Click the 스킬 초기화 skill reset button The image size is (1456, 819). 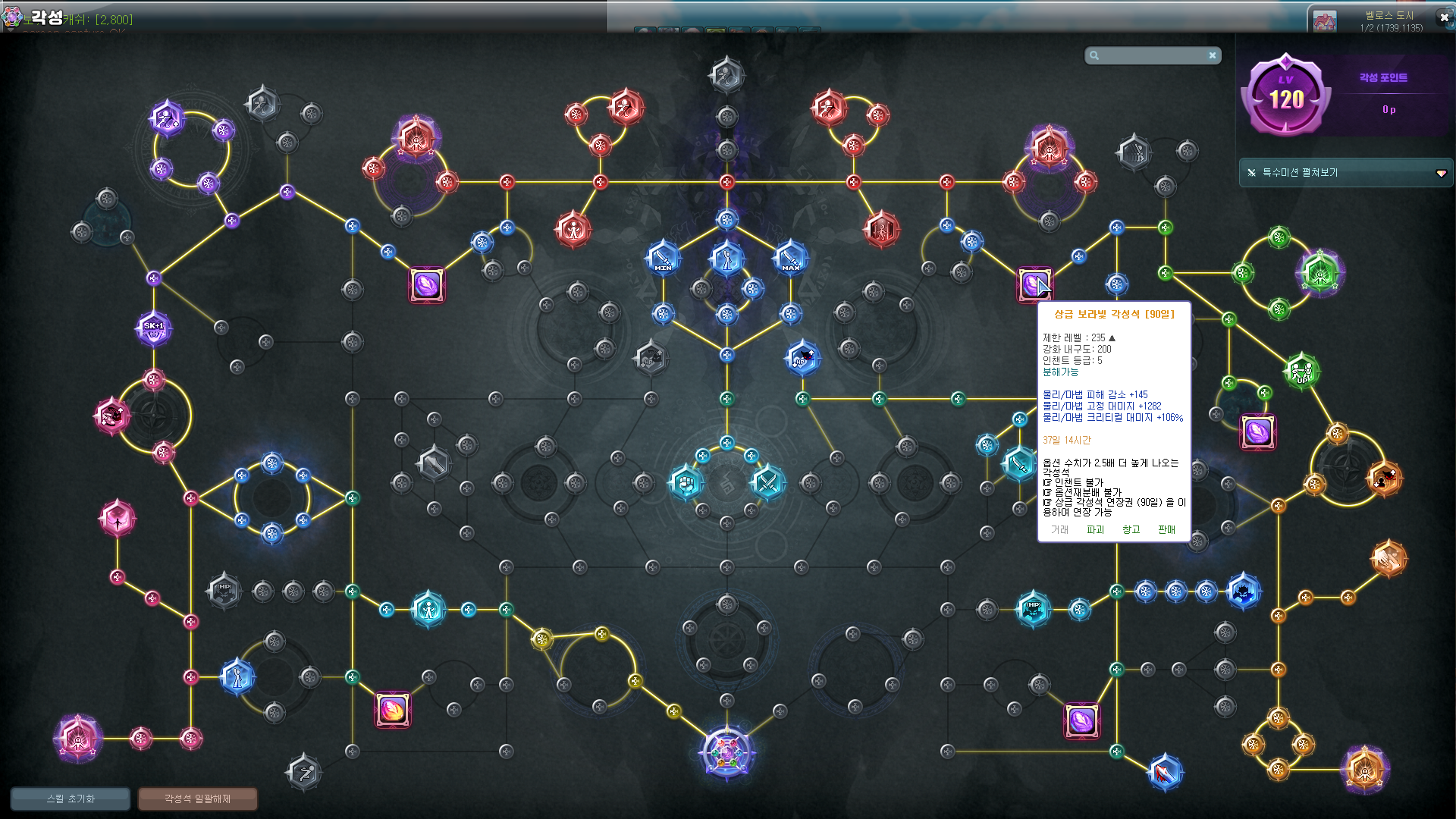coord(71,799)
